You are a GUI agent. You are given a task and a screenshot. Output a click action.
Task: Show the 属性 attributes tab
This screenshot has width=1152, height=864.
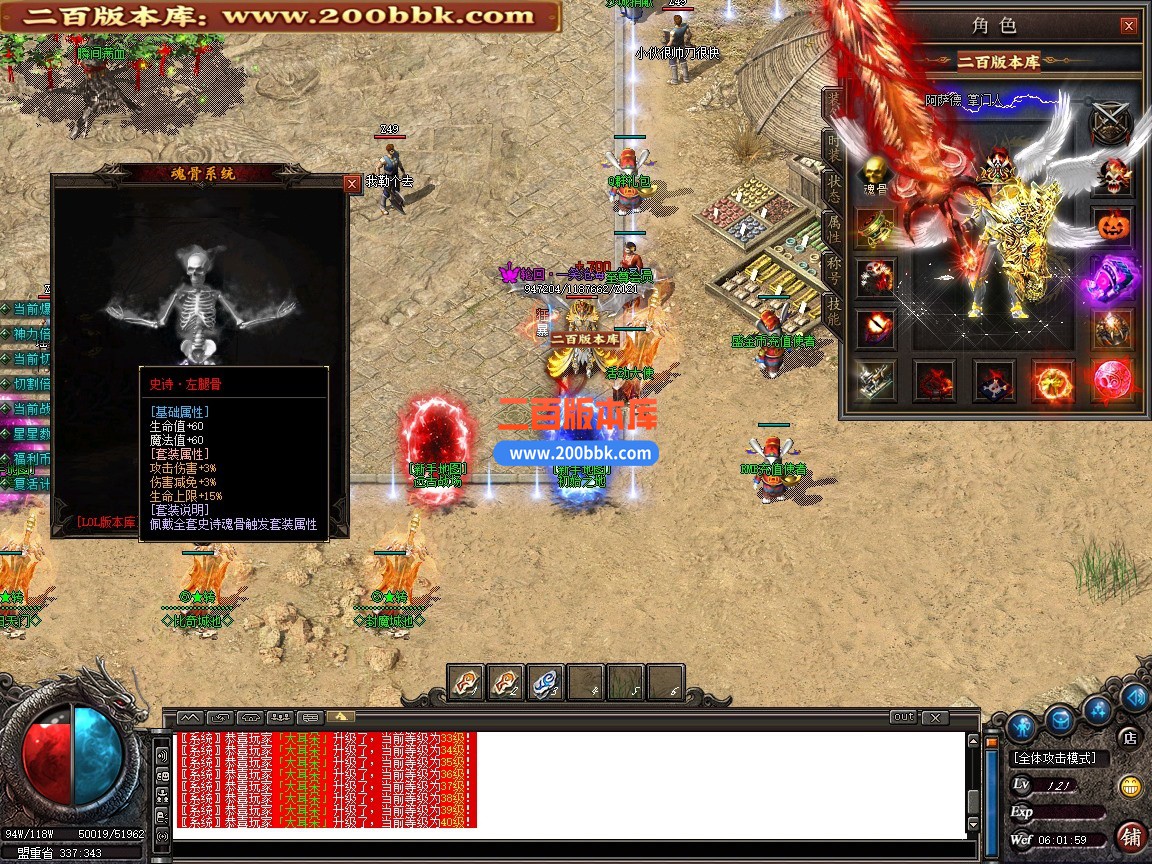pos(833,229)
